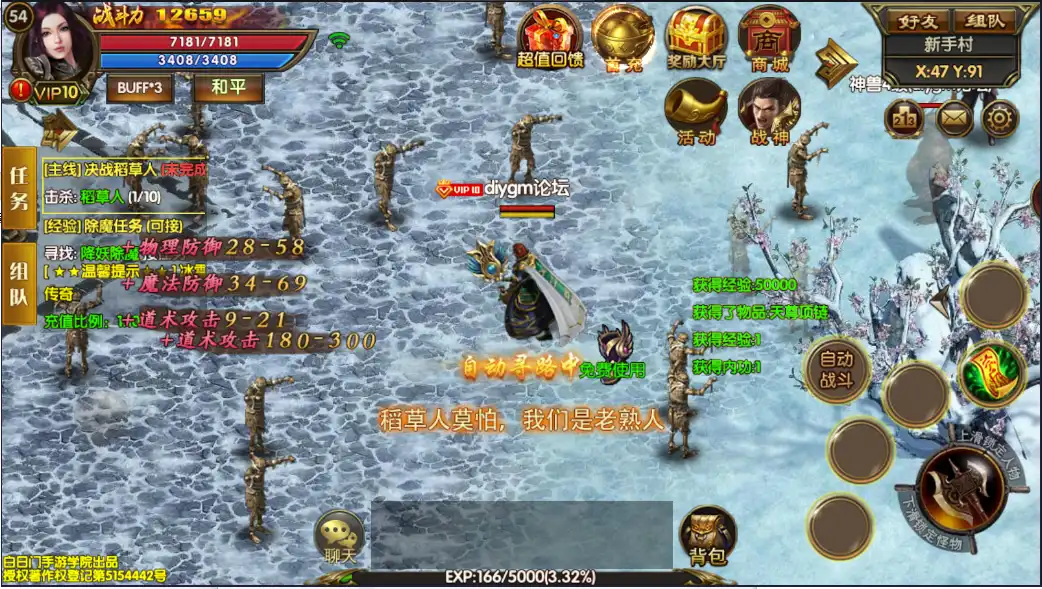Tap the axe attack button
The width and height of the screenshot is (1042, 589).
click(961, 489)
